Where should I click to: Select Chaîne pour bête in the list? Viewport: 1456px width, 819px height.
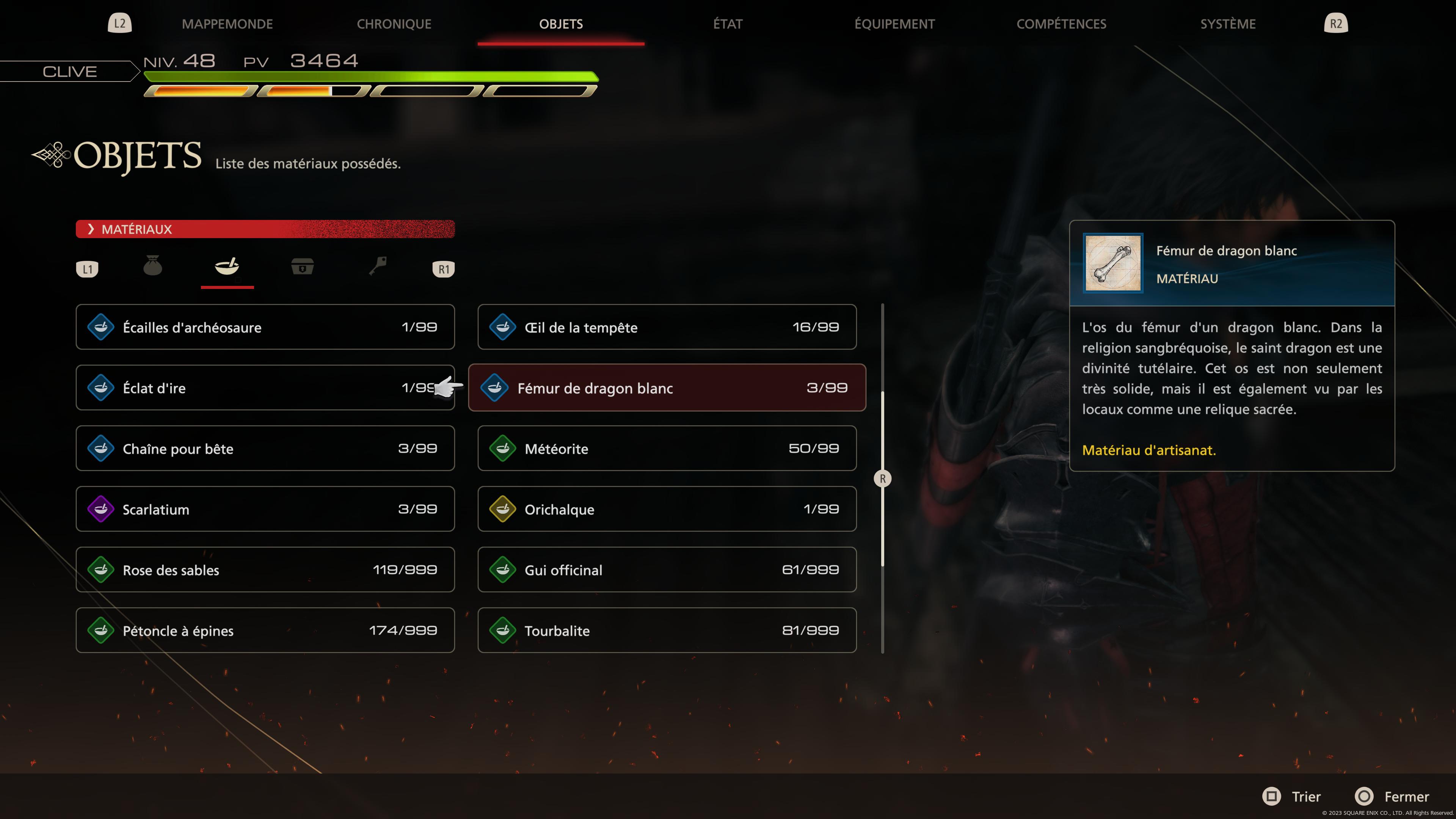point(265,448)
